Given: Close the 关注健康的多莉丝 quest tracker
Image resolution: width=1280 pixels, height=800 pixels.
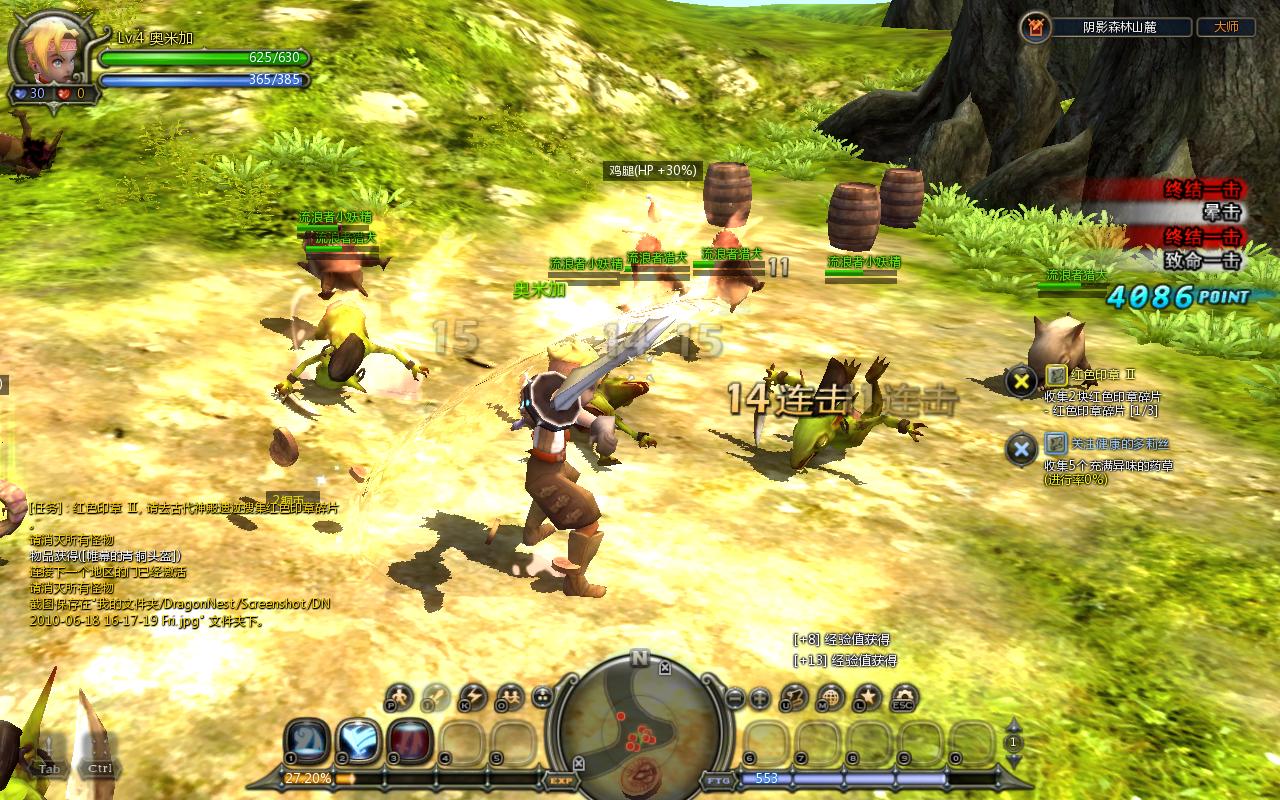Looking at the screenshot, I should [1021, 449].
